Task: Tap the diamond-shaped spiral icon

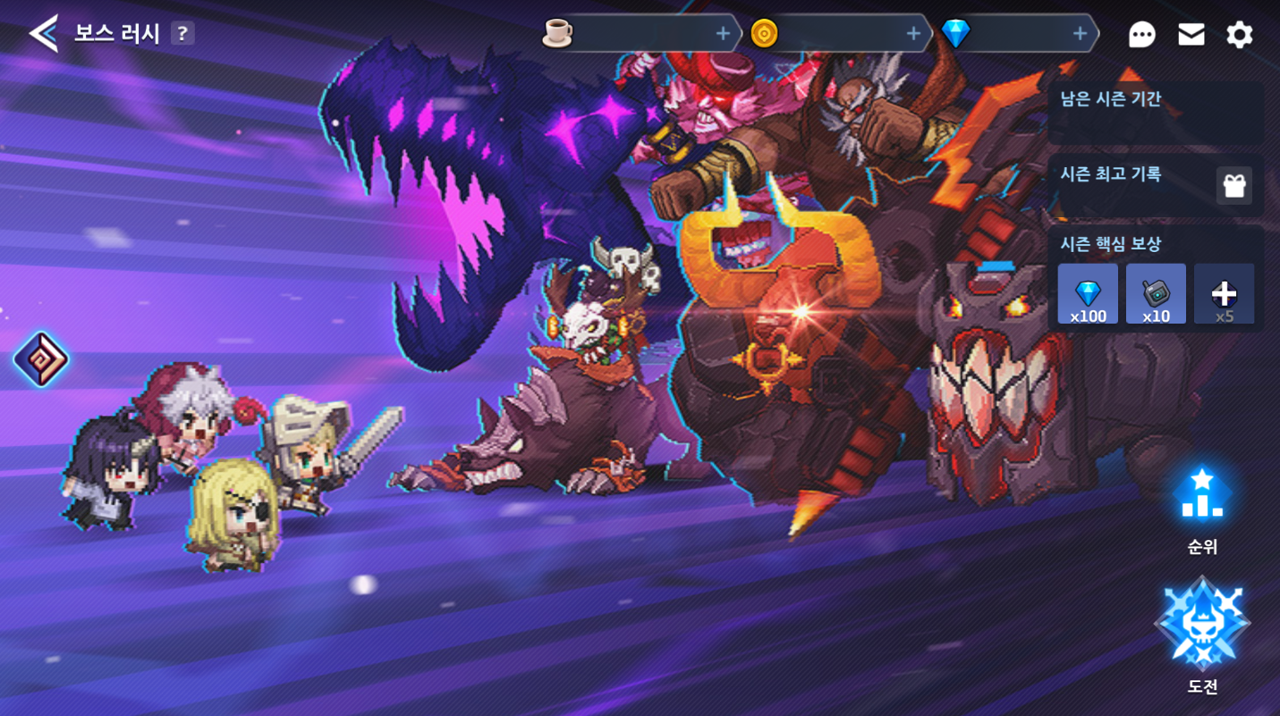Action: pyautogui.click(x=41, y=359)
